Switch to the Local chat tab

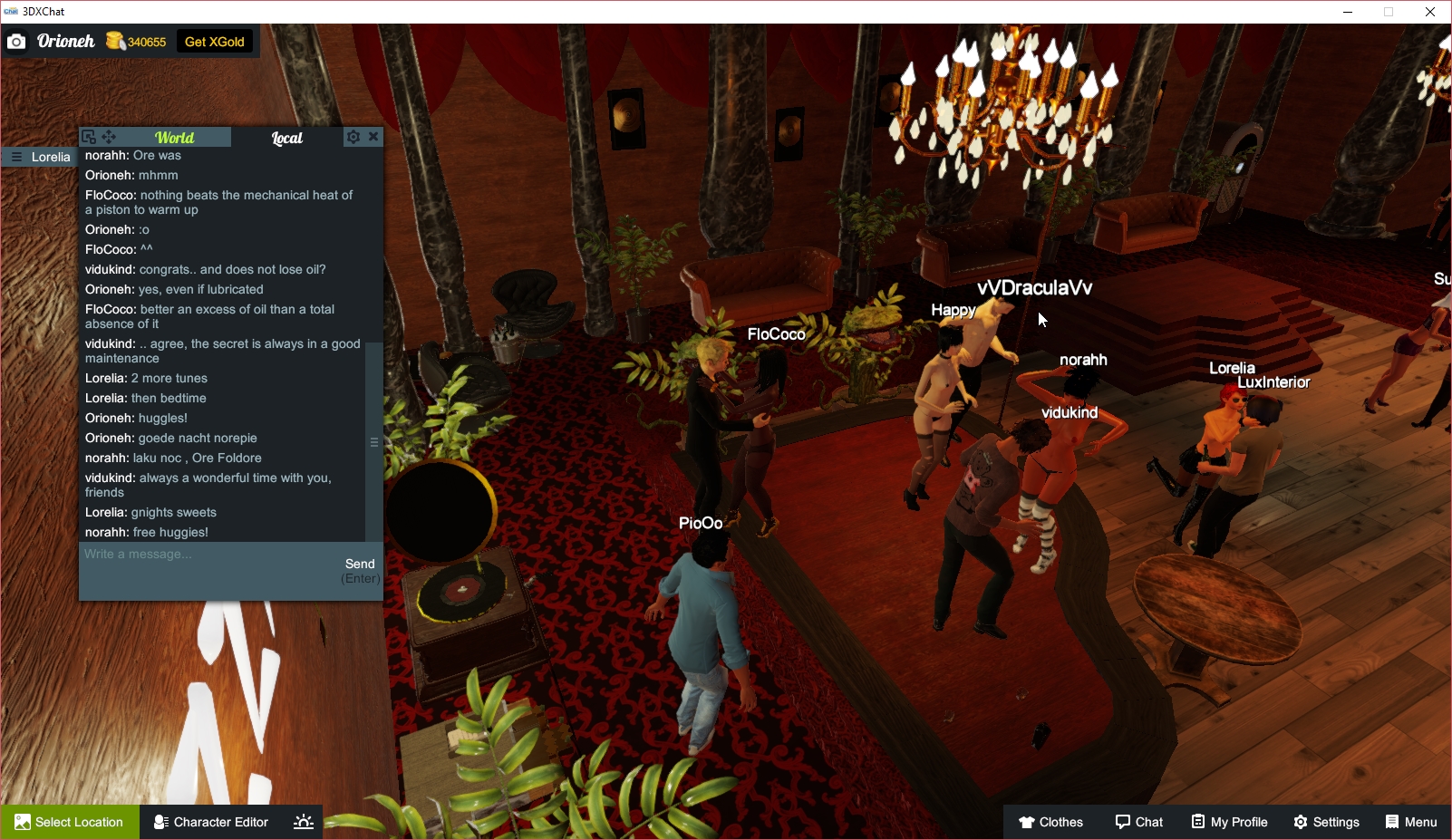[287, 138]
